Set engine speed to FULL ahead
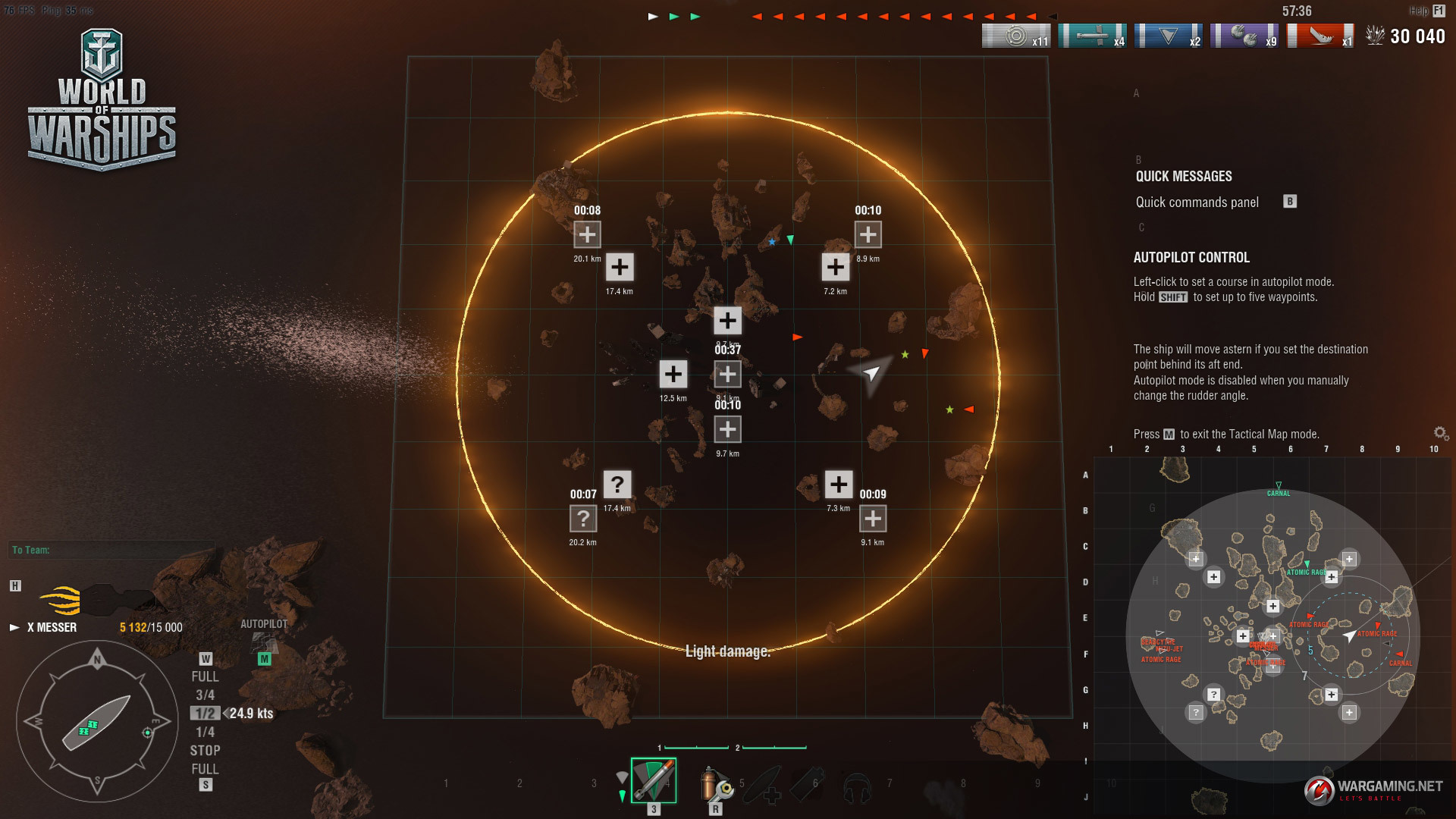This screenshot has height=819, width=1456. (x=205, y=676)
